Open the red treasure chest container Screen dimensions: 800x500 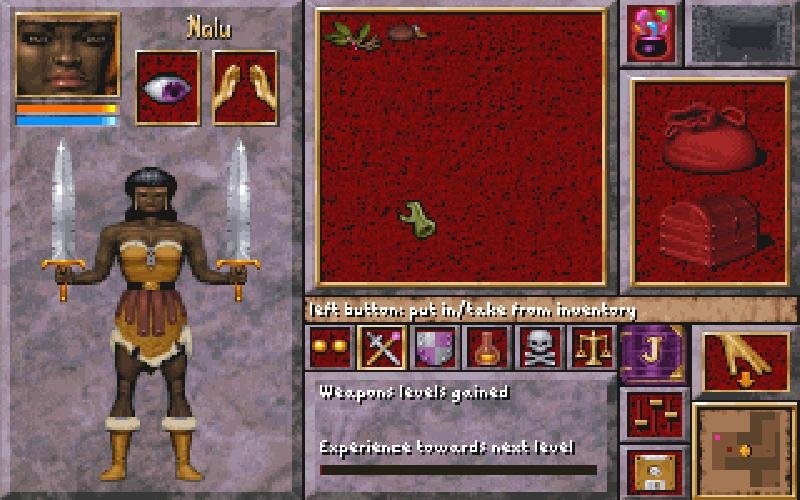click(x=711, y=230)
